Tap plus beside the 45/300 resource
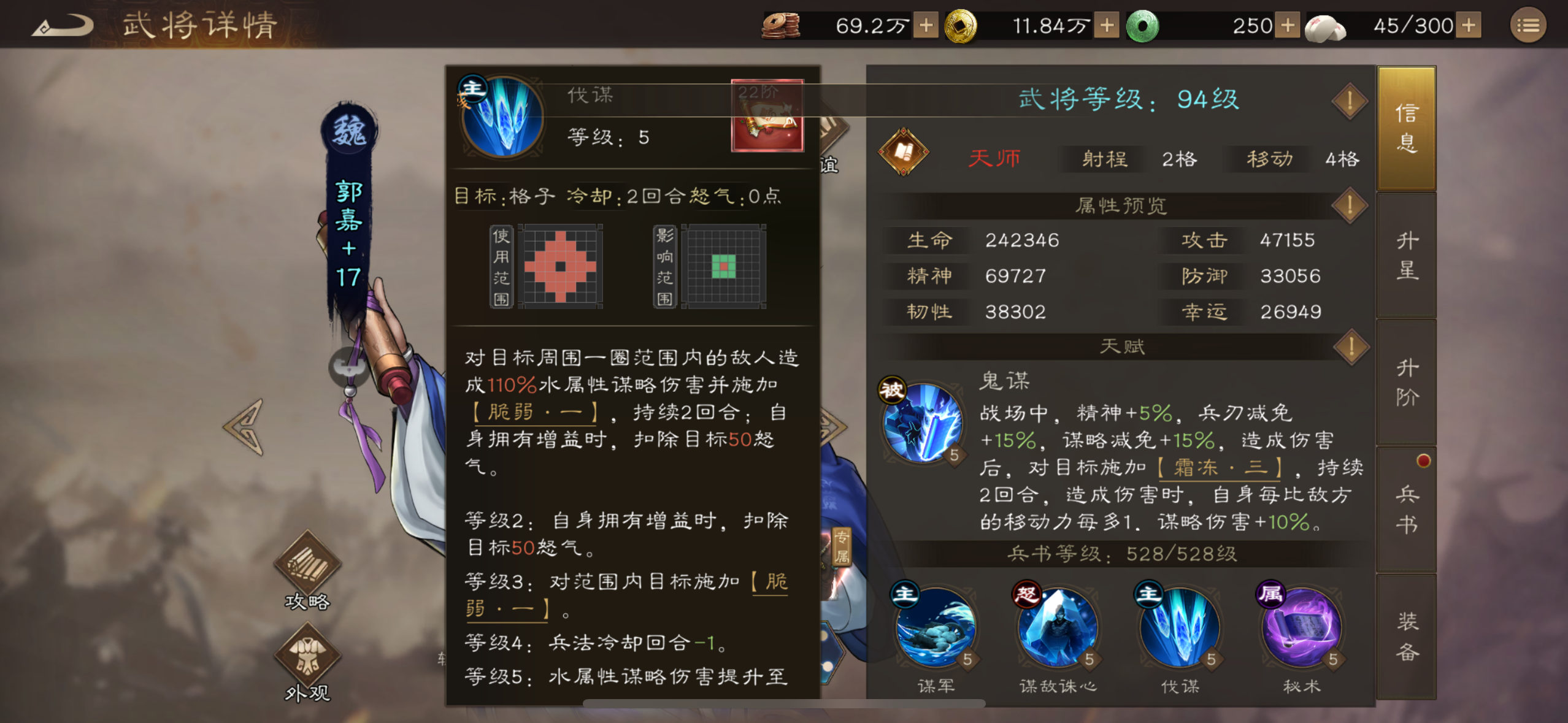1568x723 pixels. click(1467, 26)
